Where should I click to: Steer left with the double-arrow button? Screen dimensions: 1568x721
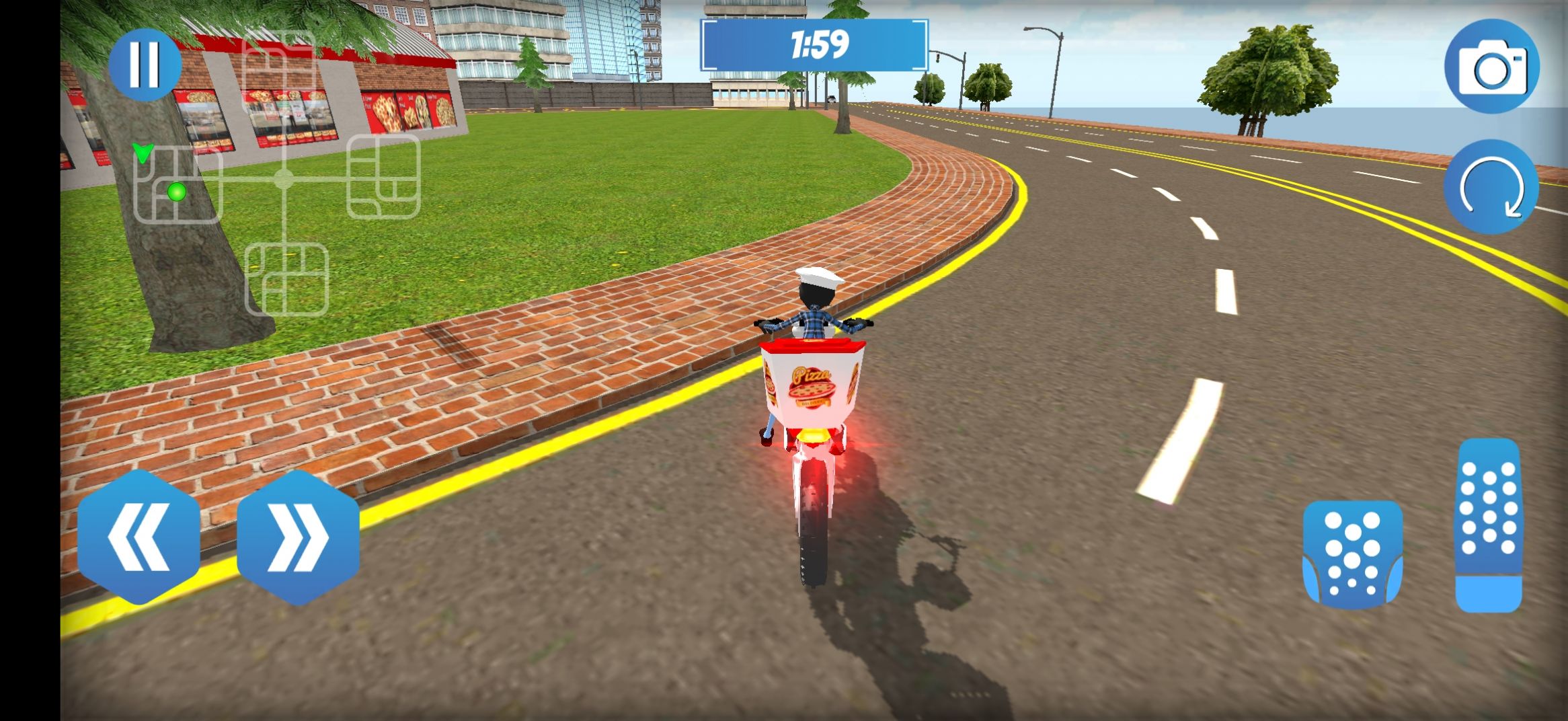[139, 537]
